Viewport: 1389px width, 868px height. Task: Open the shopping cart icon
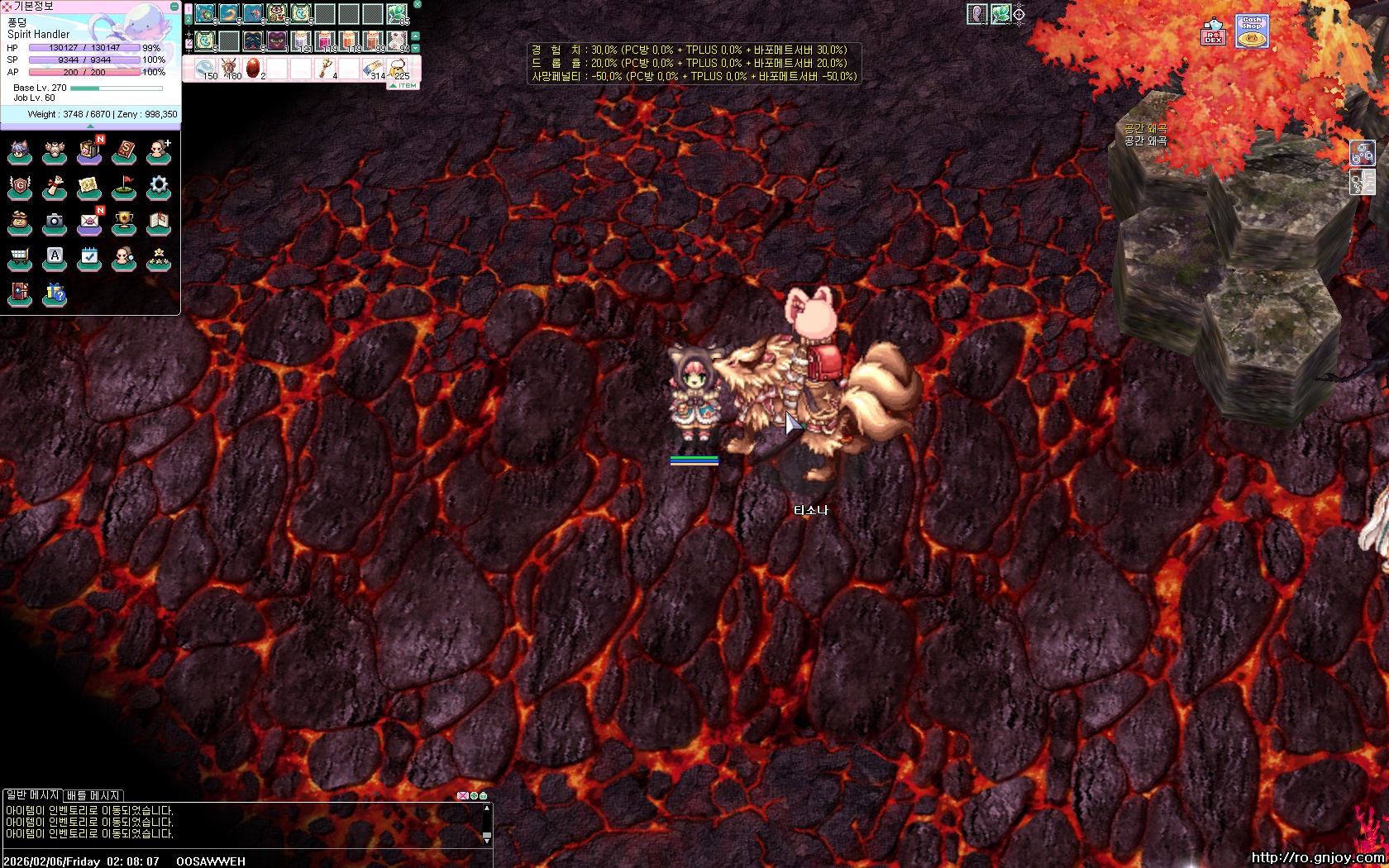pos(20,259)
